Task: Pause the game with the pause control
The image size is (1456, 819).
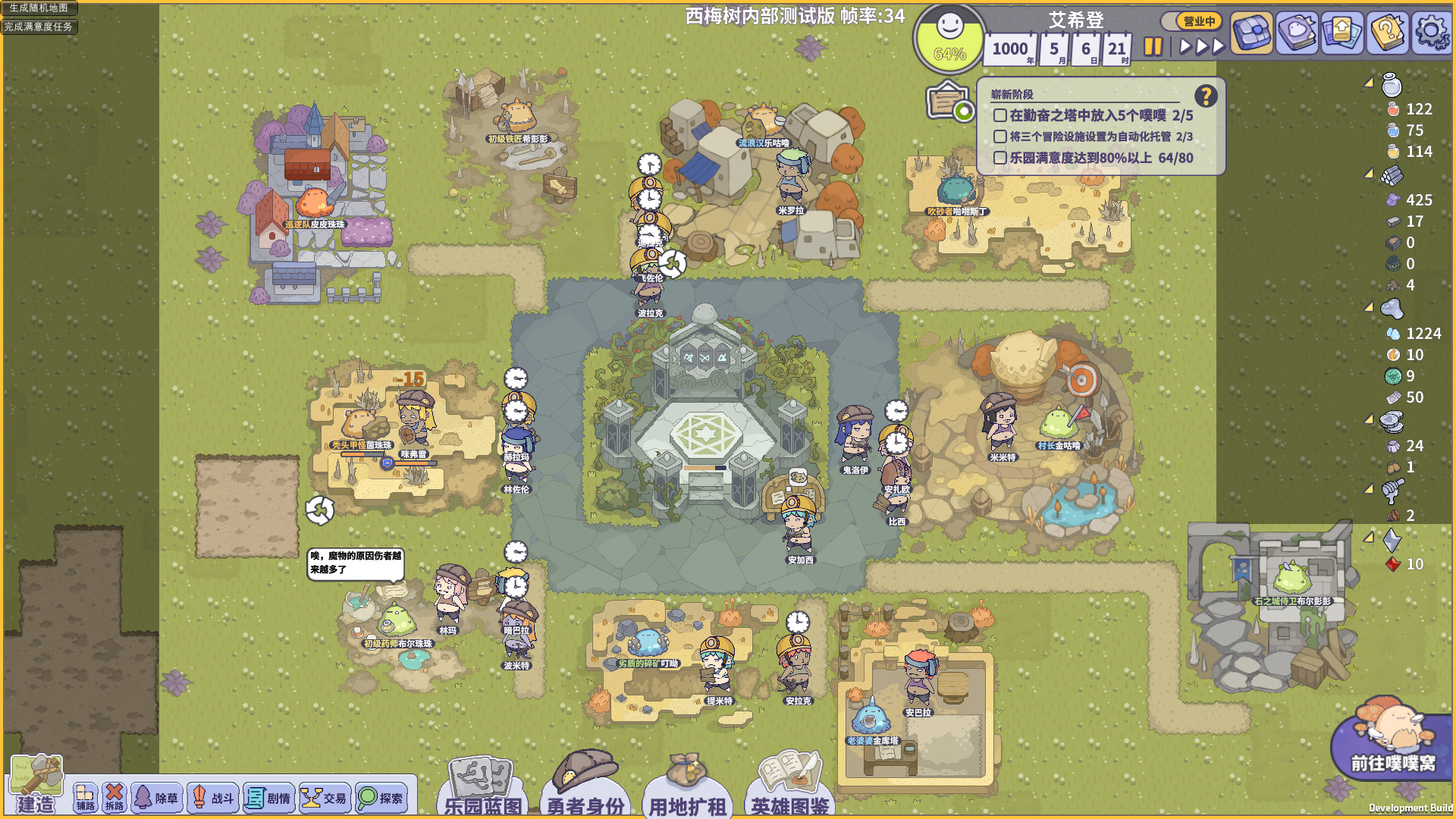Action: 1153,46
